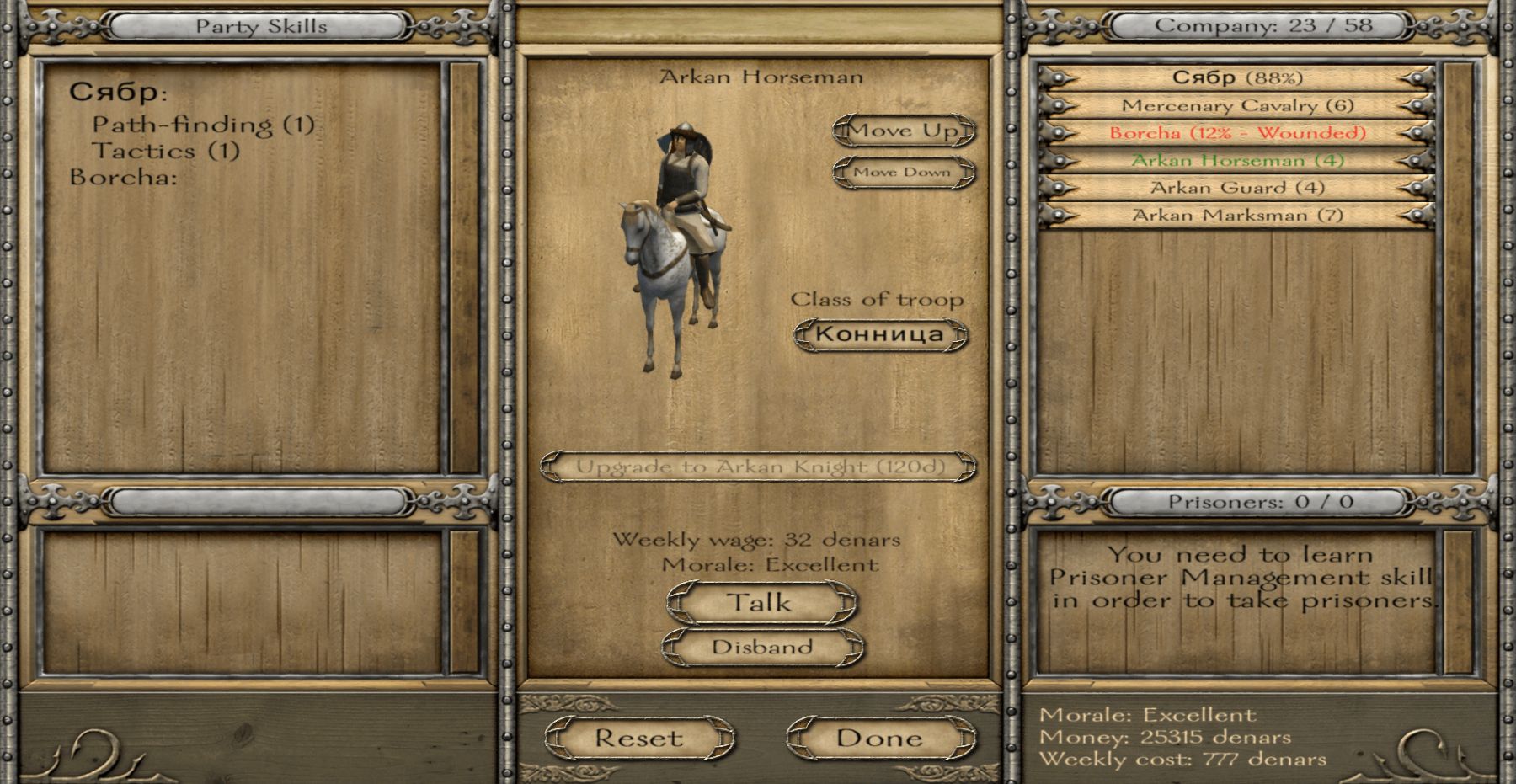Disband the selected troop
This screenshot has height=784, width=1516.
(761, 647)
